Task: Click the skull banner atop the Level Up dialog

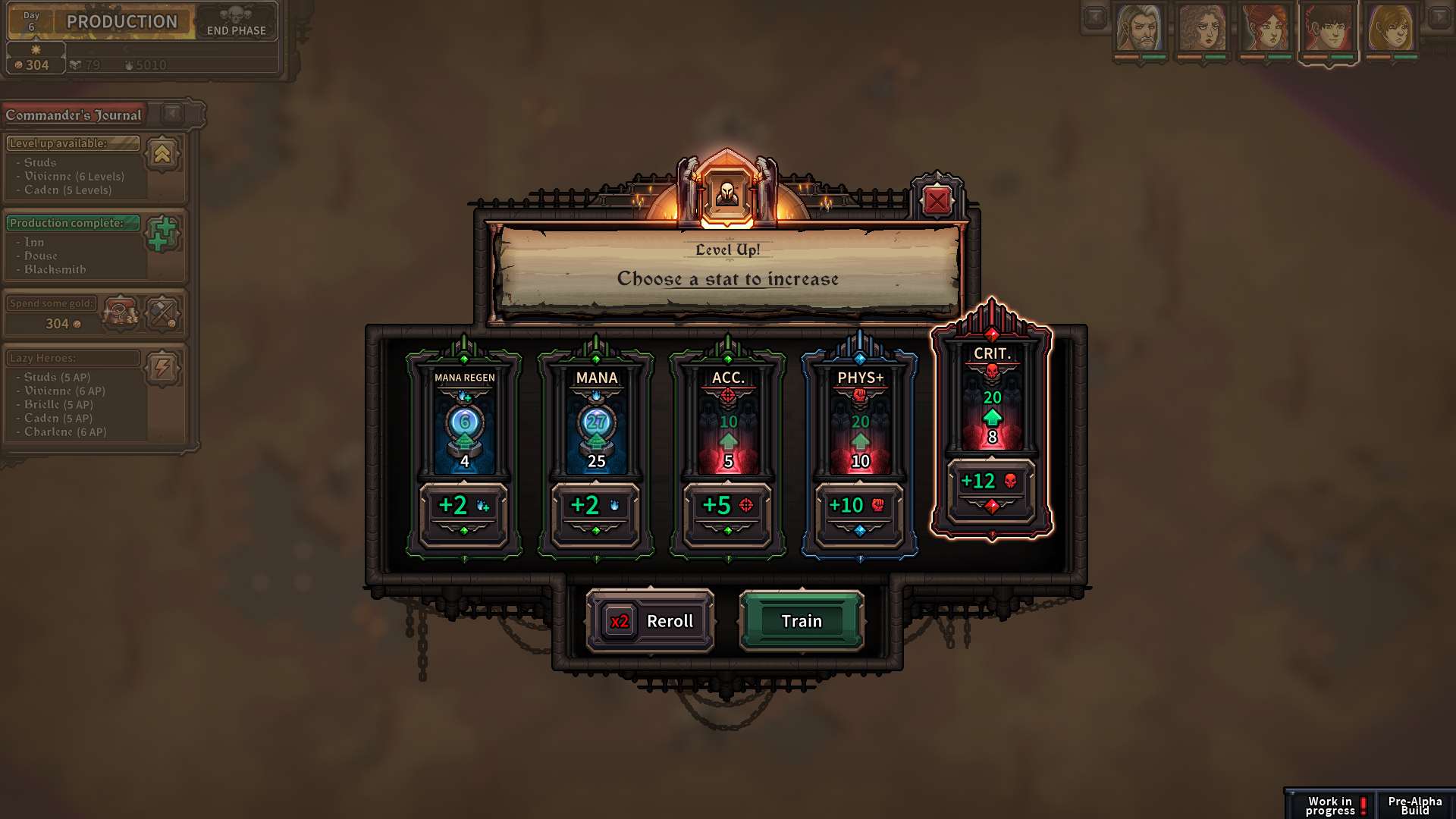Action: pos(726,196)
